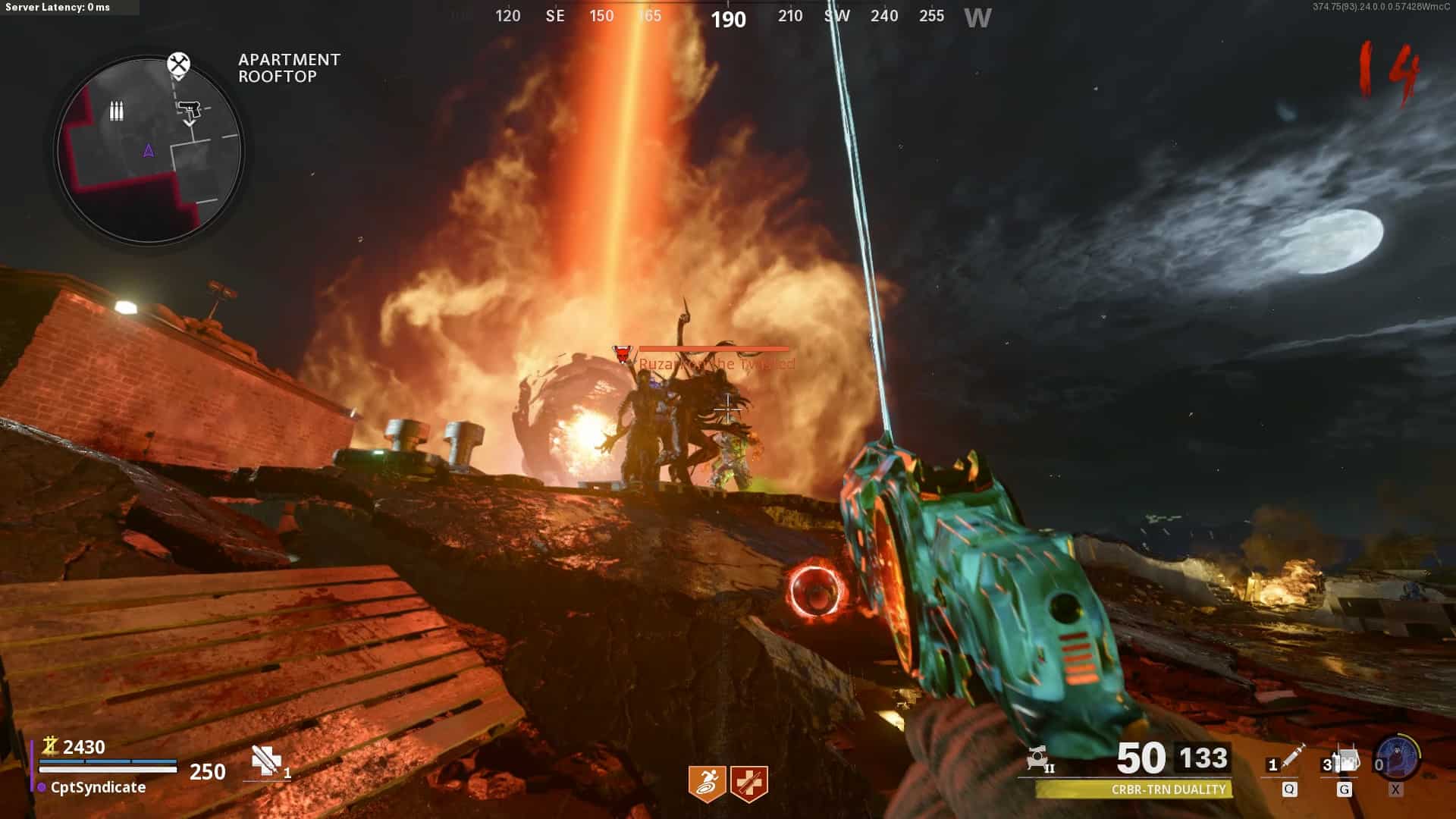Select the Quick Revive perk icon
1456x819 pixels.
point(749,783)
